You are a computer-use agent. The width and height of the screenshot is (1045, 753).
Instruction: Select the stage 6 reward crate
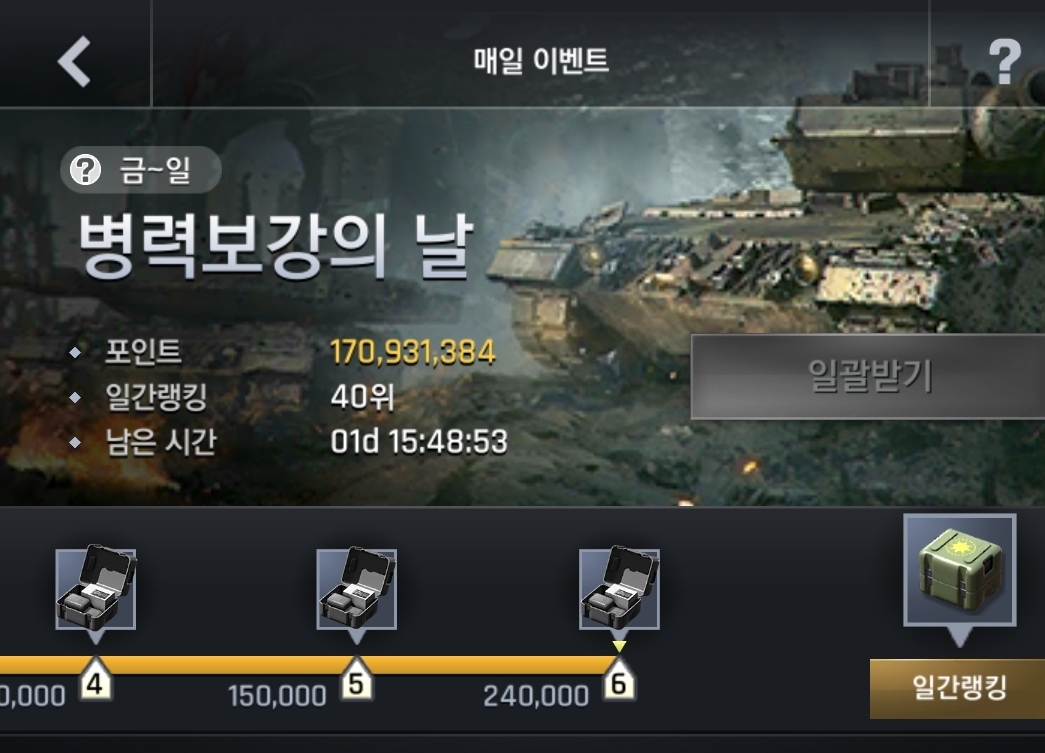tap(619, 590)
